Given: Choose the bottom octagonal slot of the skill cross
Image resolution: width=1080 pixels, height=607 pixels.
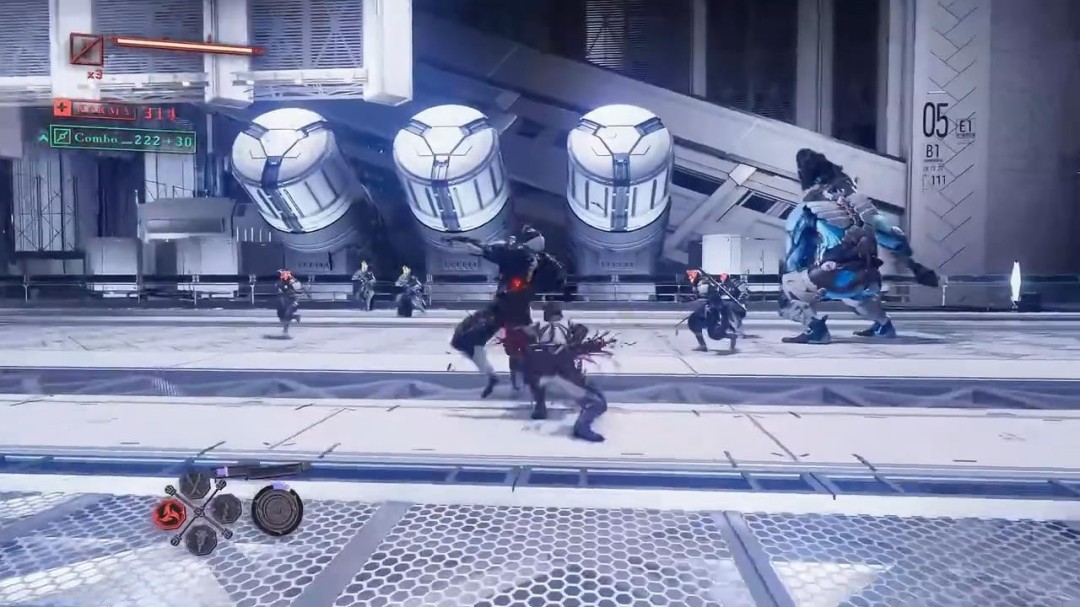Looking at the screenshot, I should click(x=201, y=538).
